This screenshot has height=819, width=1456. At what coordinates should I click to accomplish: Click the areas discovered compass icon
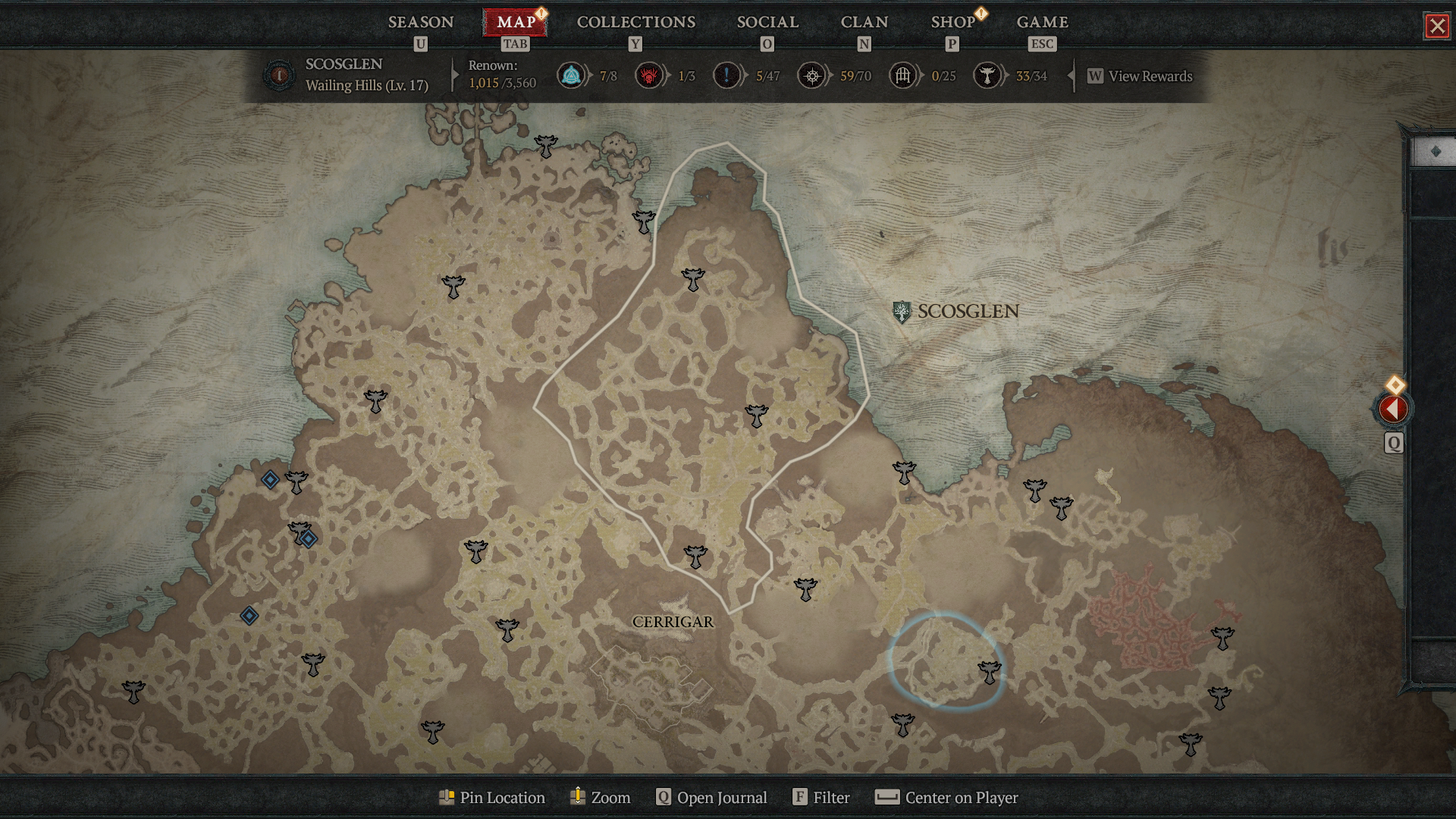pos(811,76)
